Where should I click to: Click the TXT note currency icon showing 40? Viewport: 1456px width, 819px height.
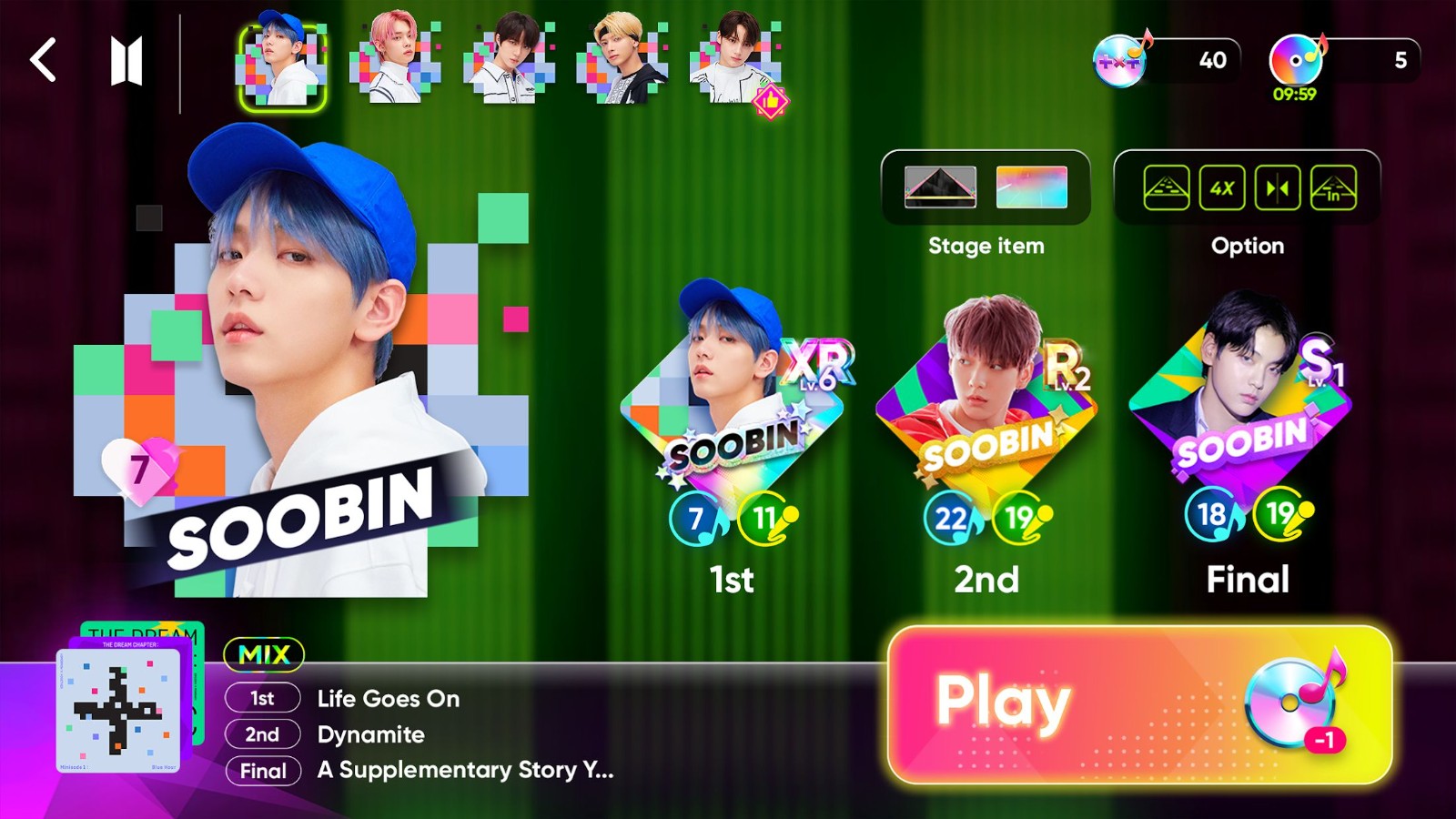[x=1118, y=59]
